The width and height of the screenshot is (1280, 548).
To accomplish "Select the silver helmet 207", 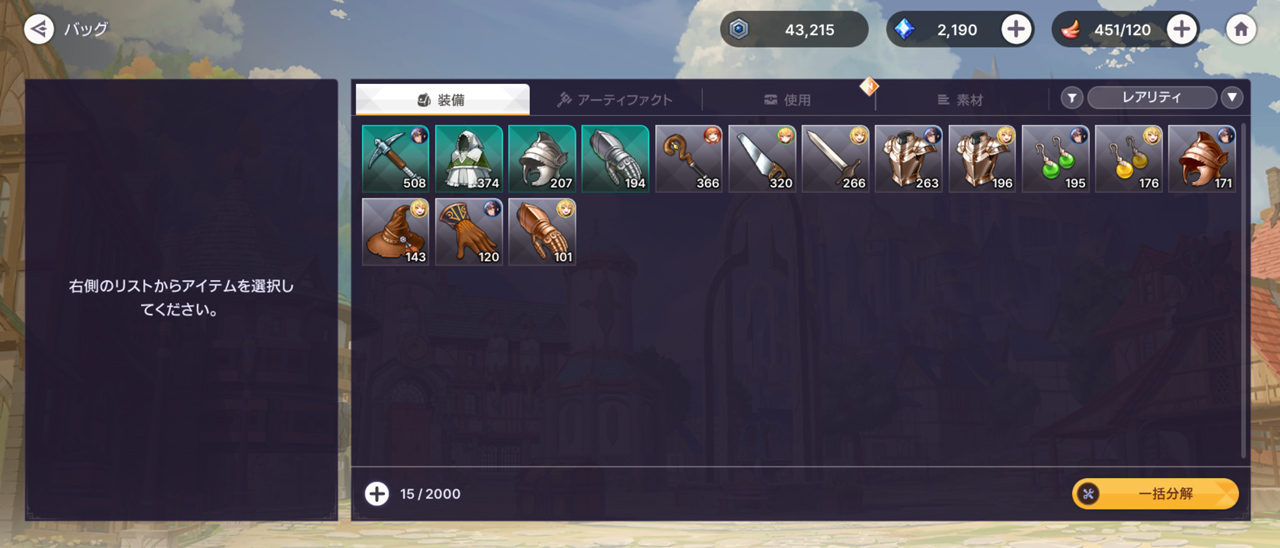I will coord(542,158).
